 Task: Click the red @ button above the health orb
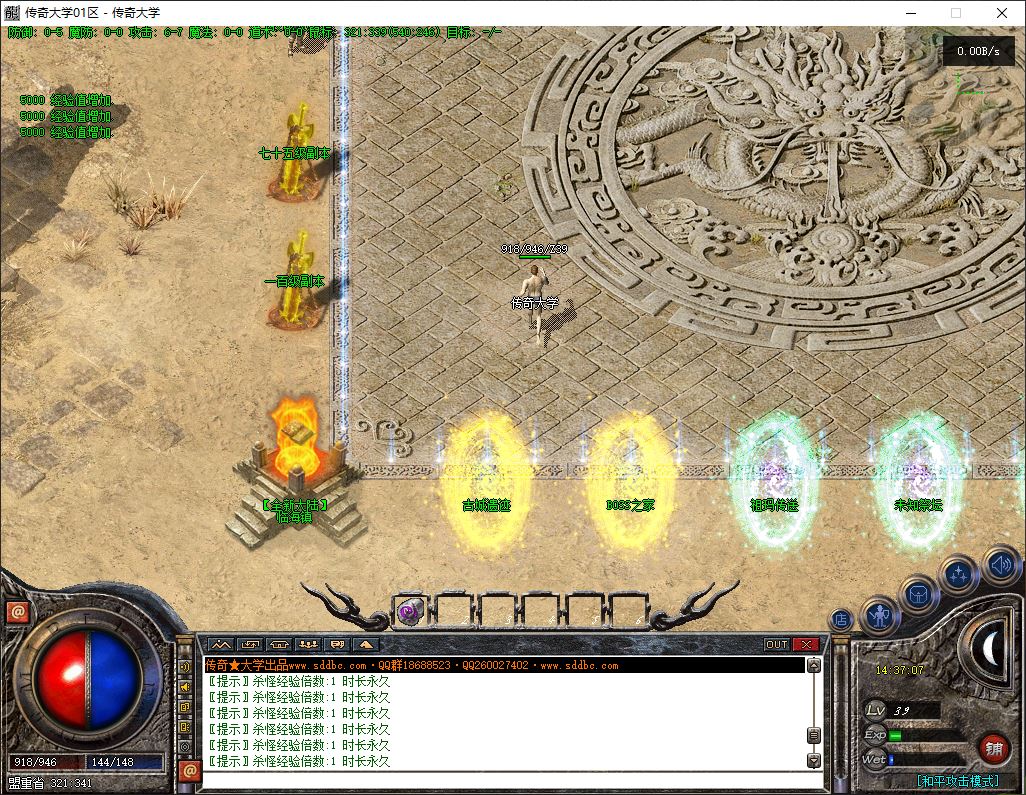18,611
